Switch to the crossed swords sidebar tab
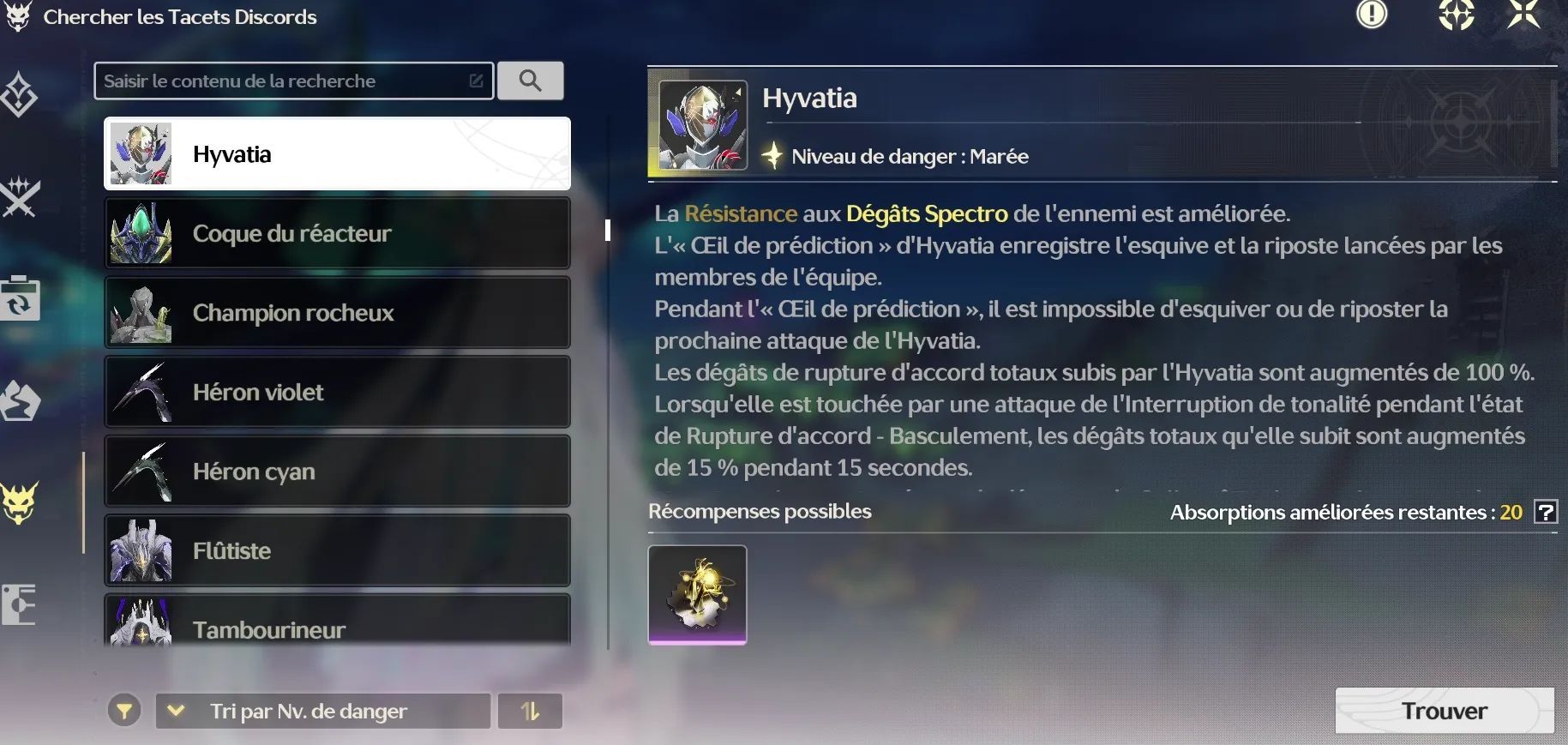The height and width of the screenshot is (745, 1568). coord(21,197)
